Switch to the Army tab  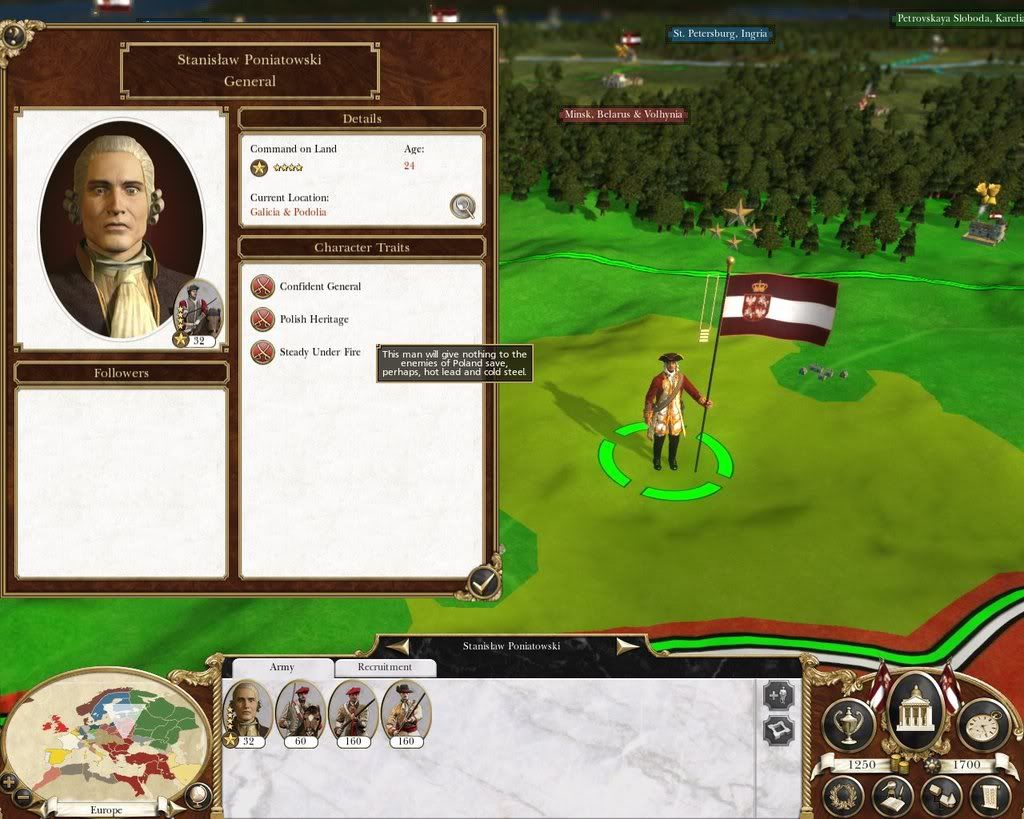(281, 667)
